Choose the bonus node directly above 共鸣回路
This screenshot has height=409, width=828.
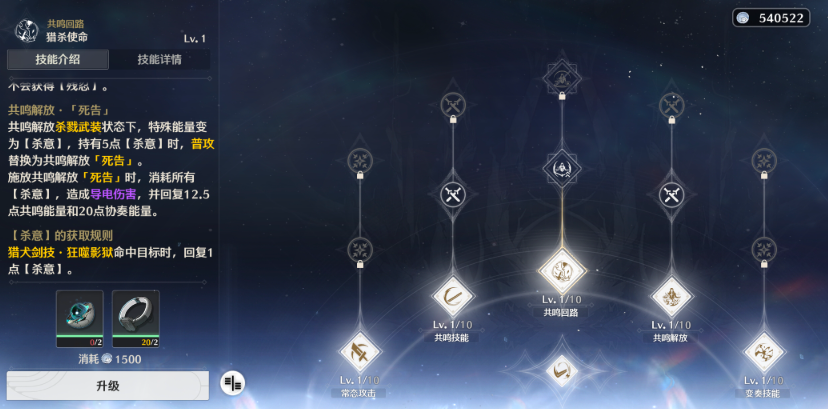[561, 169]
